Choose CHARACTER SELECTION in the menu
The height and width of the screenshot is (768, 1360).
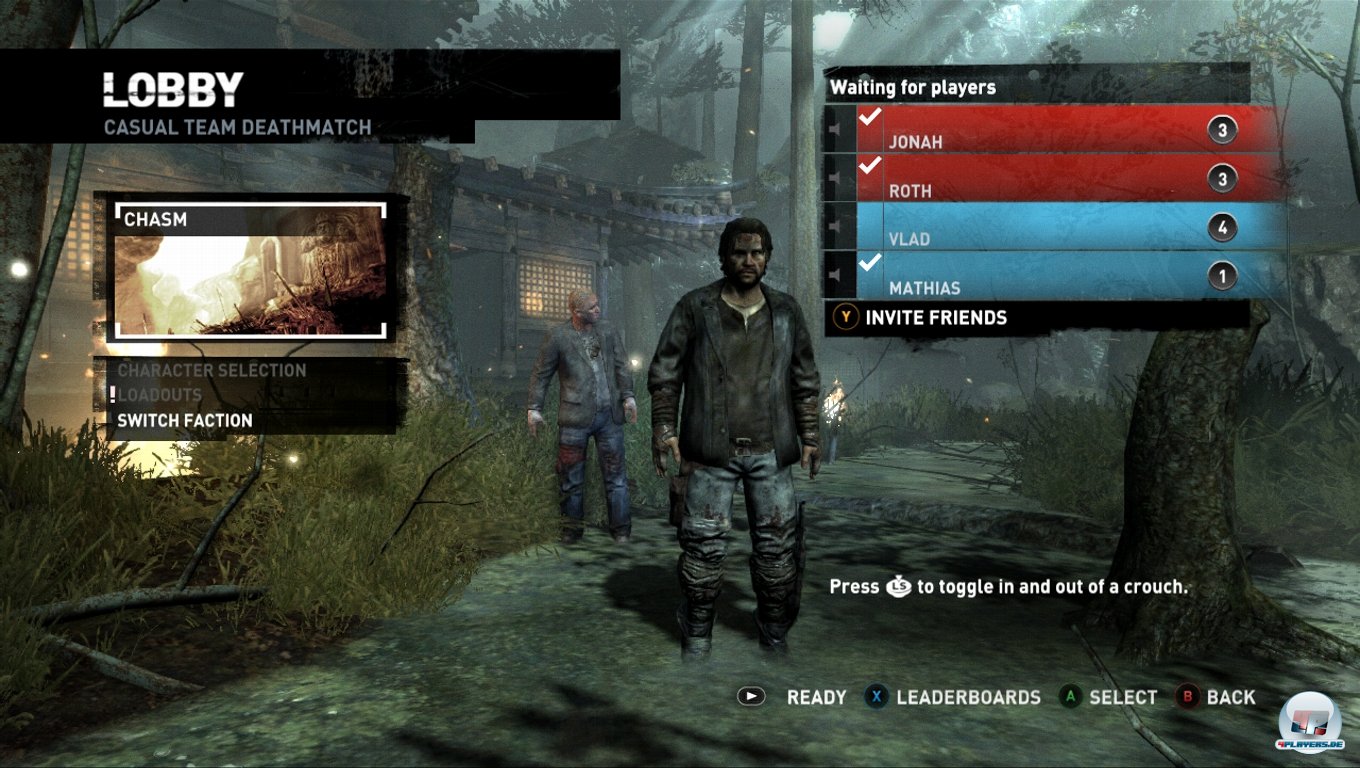point(211,370)
